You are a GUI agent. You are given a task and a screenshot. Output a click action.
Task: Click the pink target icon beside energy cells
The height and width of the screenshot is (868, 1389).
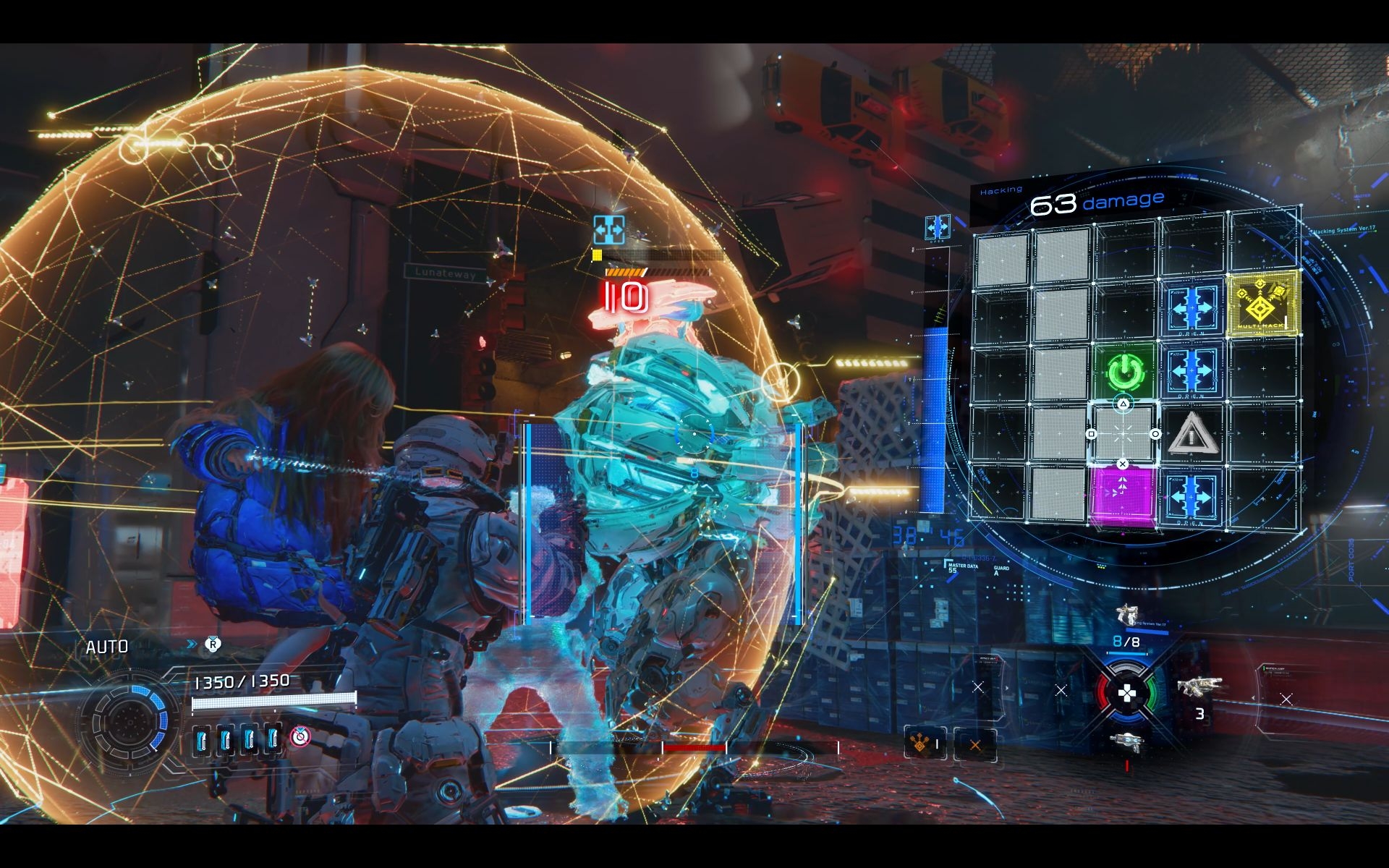(300, 737)
